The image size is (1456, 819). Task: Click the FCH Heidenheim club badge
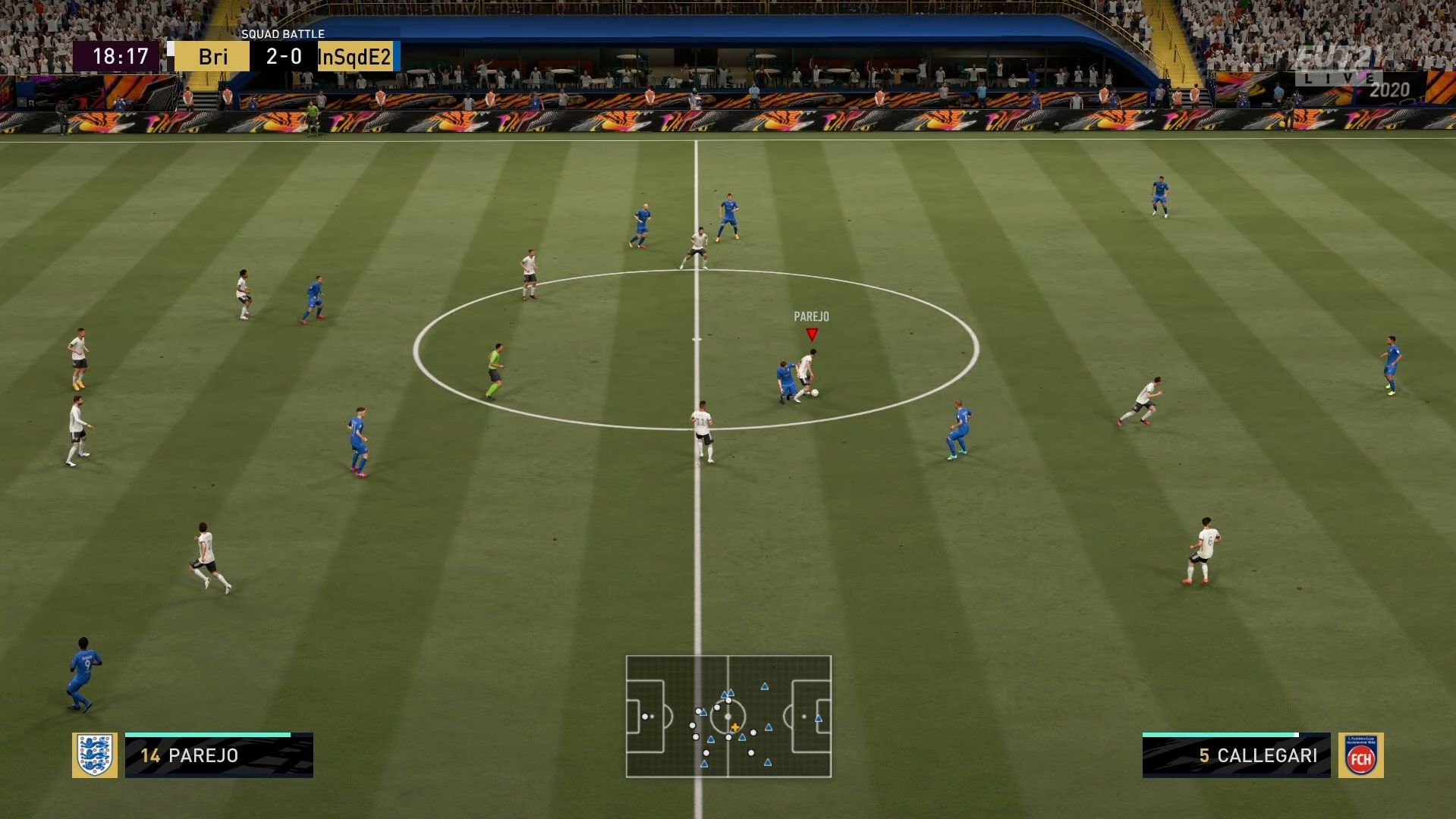[1362, 755]
